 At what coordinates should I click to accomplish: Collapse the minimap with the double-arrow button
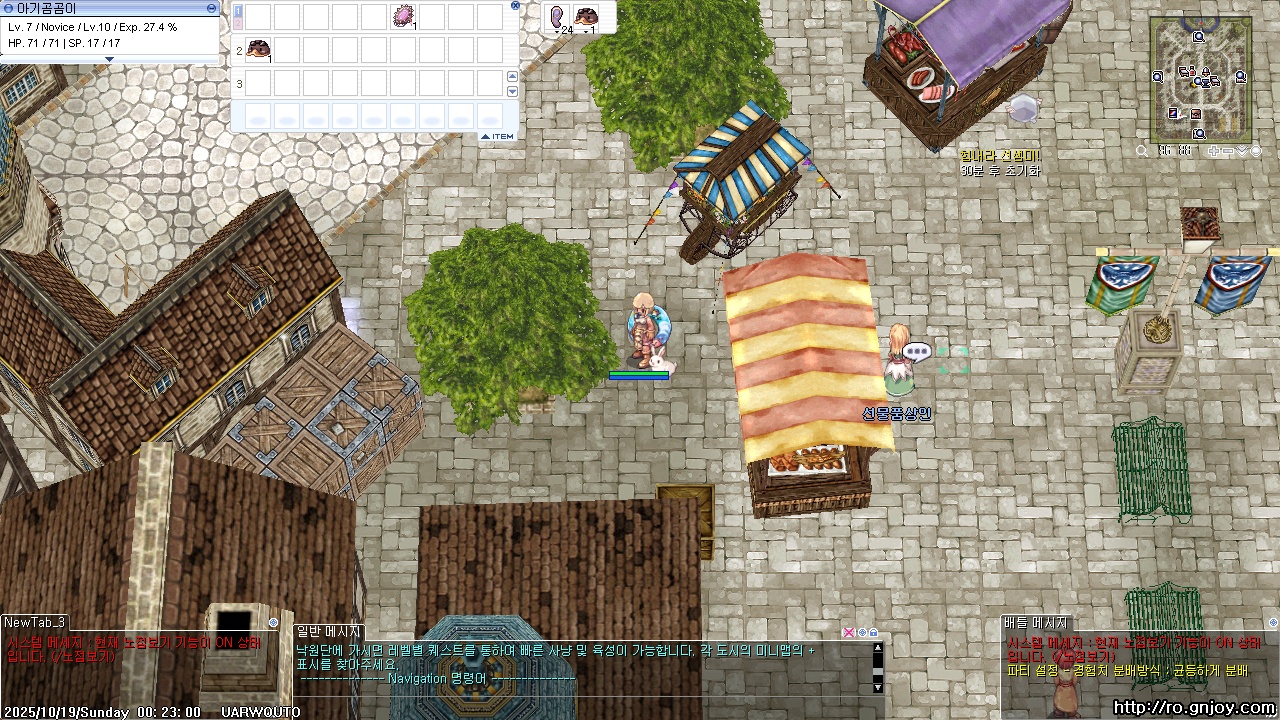pos(1242,151)
